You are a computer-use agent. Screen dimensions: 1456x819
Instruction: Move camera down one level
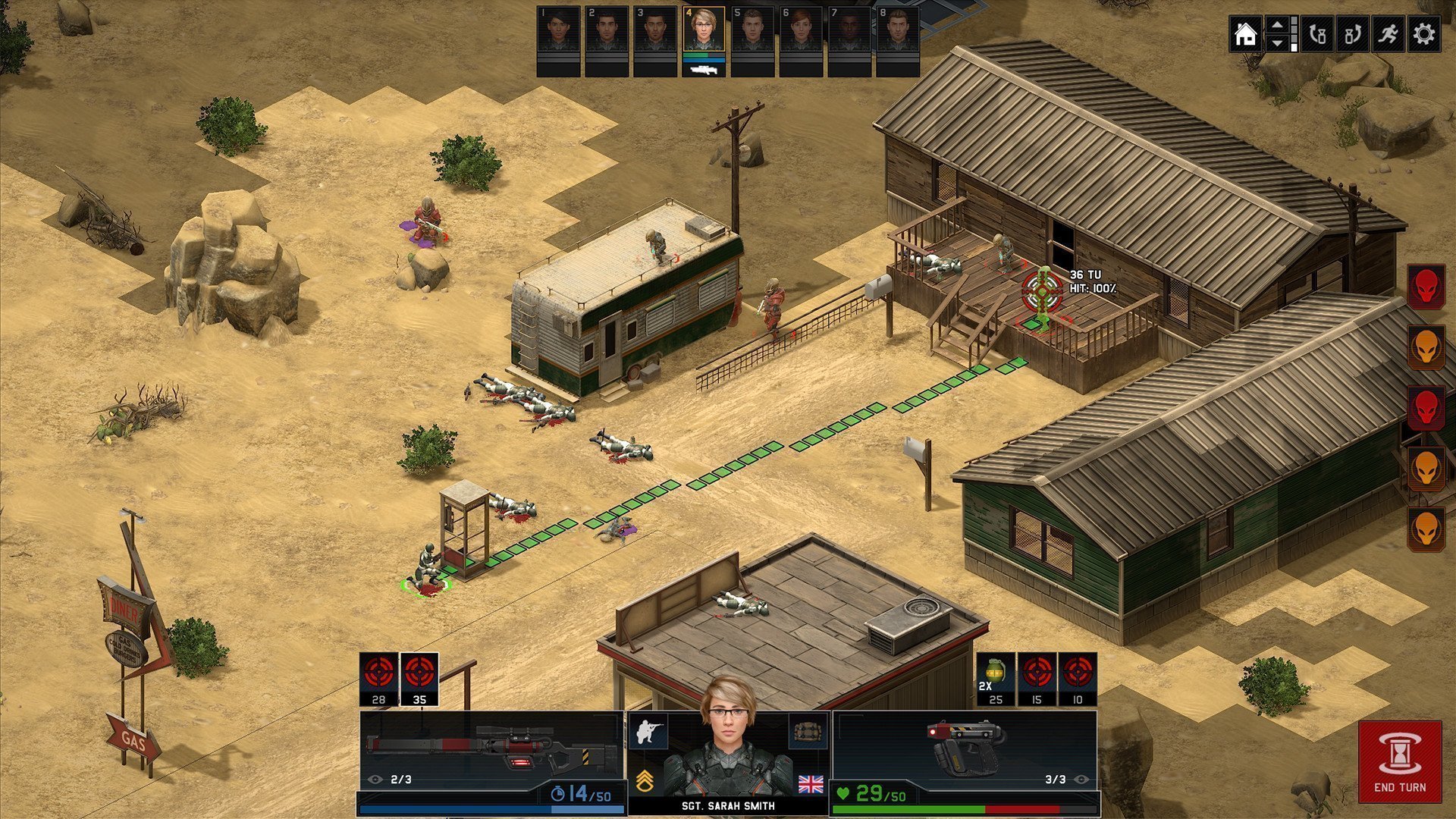1278,44
